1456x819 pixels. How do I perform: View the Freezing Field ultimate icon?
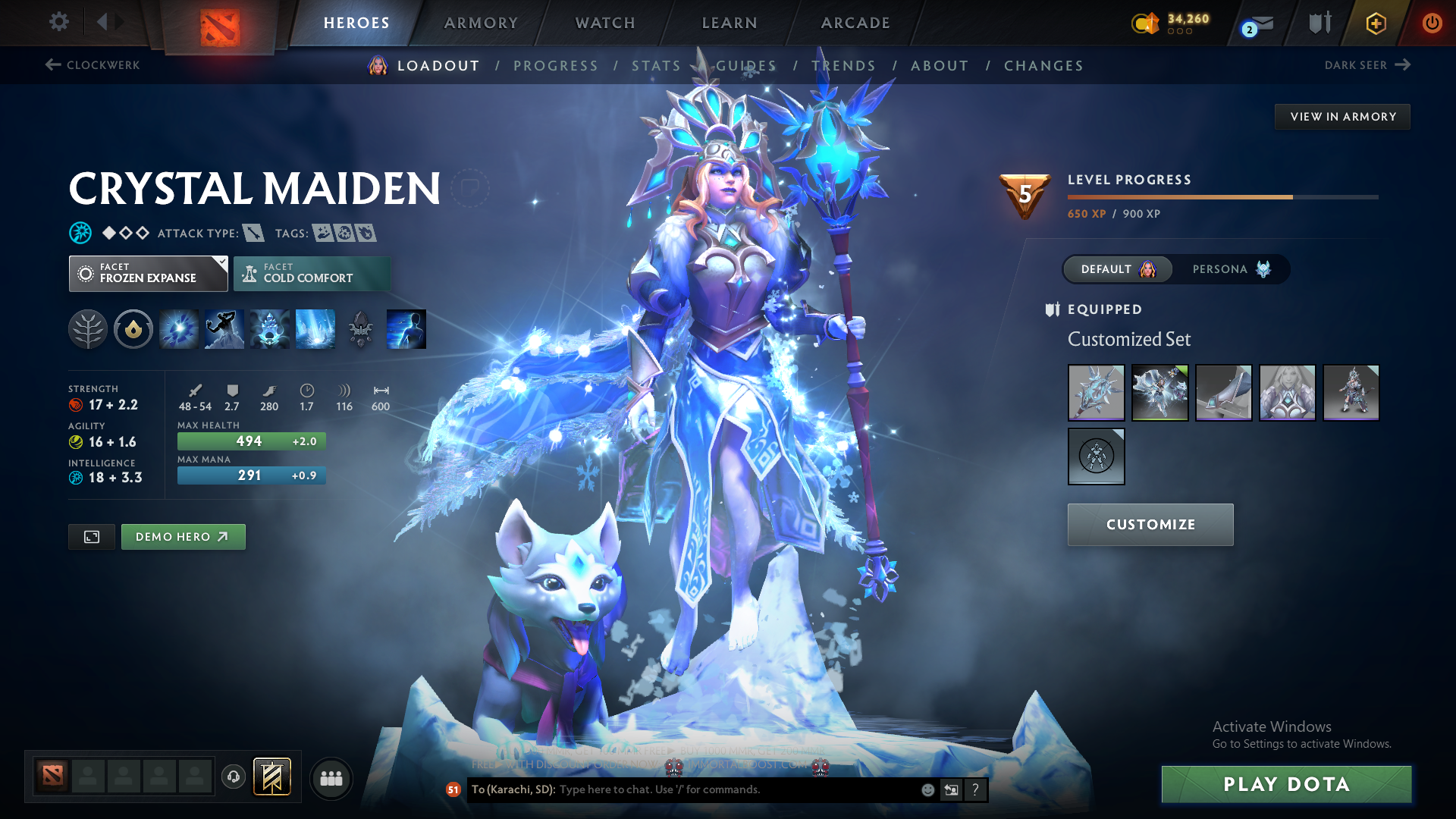(315, 329)
